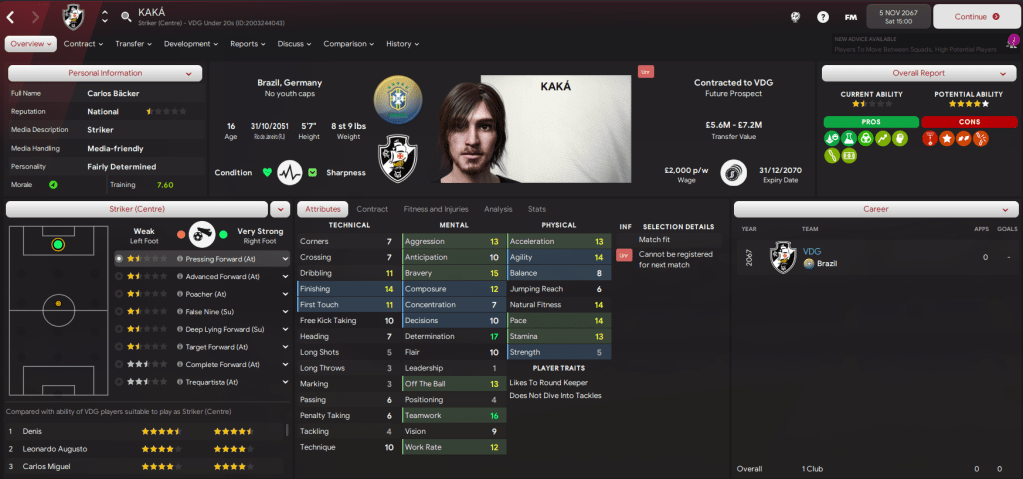Go back with the navigation arrow

tap(11, 16)
